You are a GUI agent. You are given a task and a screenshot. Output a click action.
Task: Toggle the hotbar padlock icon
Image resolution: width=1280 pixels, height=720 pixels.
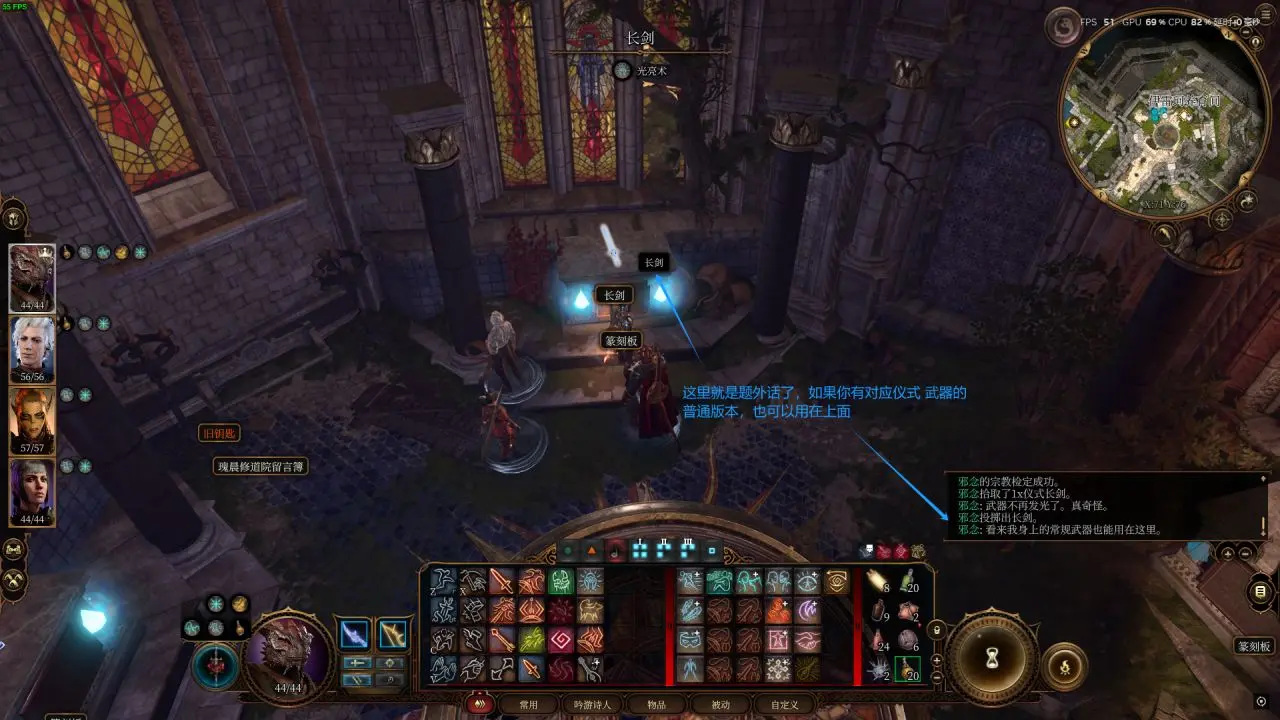[x=936, y=630]
